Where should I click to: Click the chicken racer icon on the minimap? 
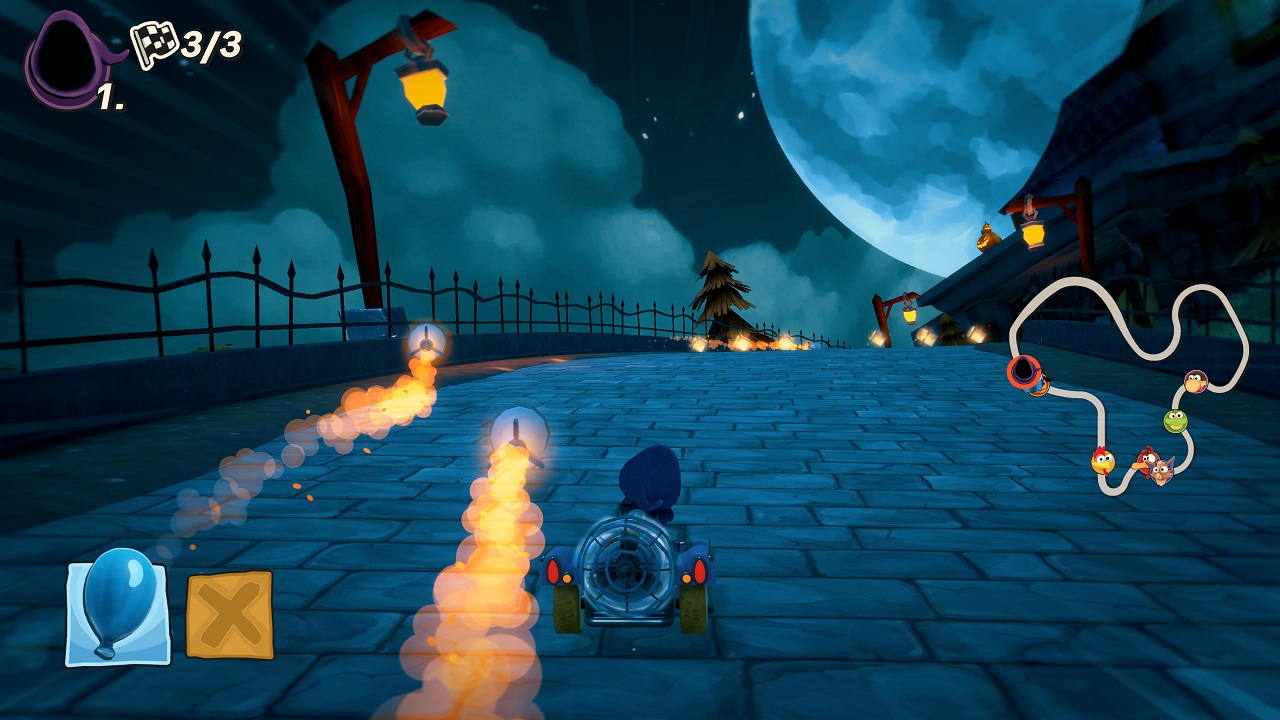click(x=1103, y=460)
